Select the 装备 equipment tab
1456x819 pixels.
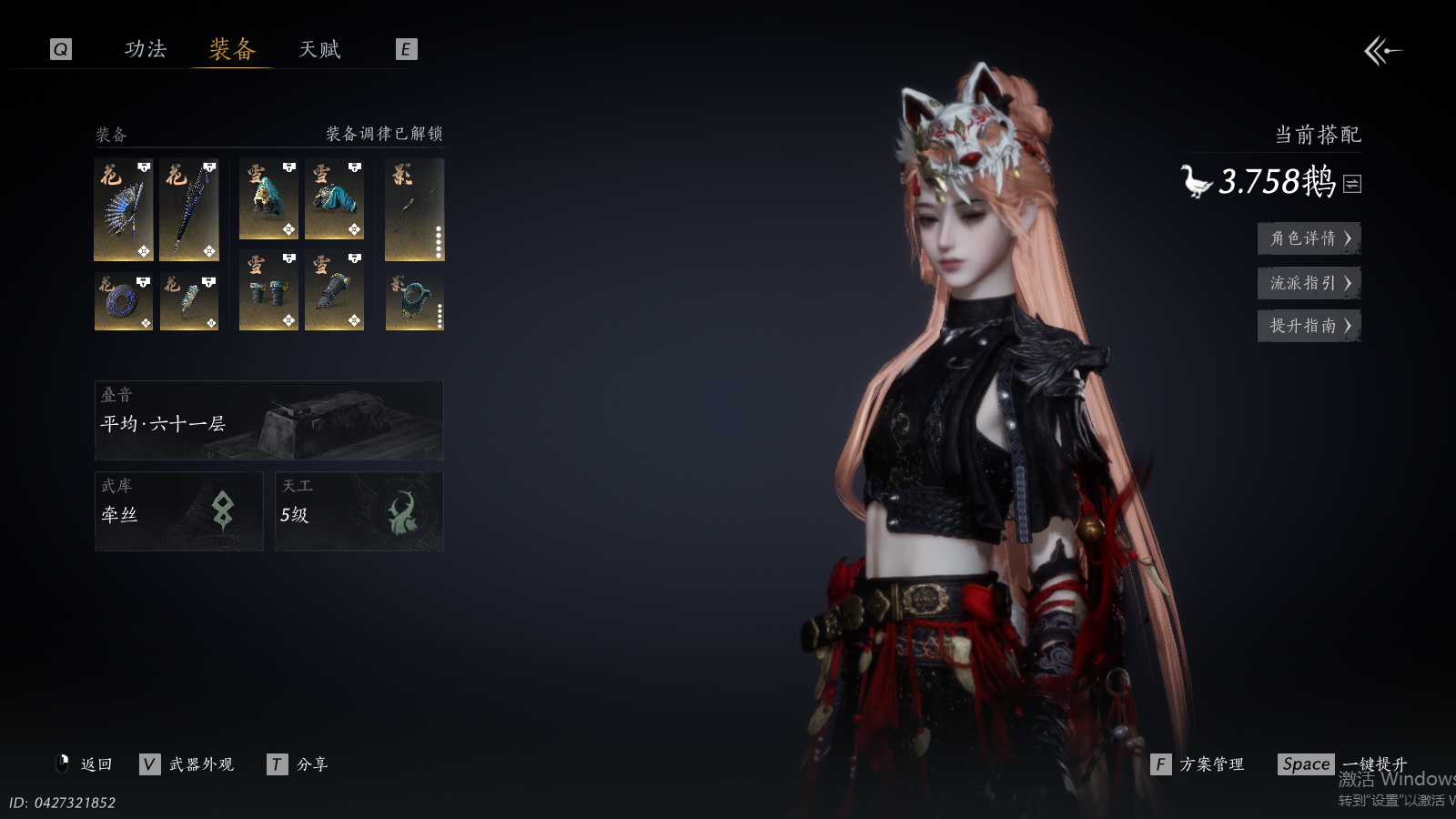[x=232, y=49]
